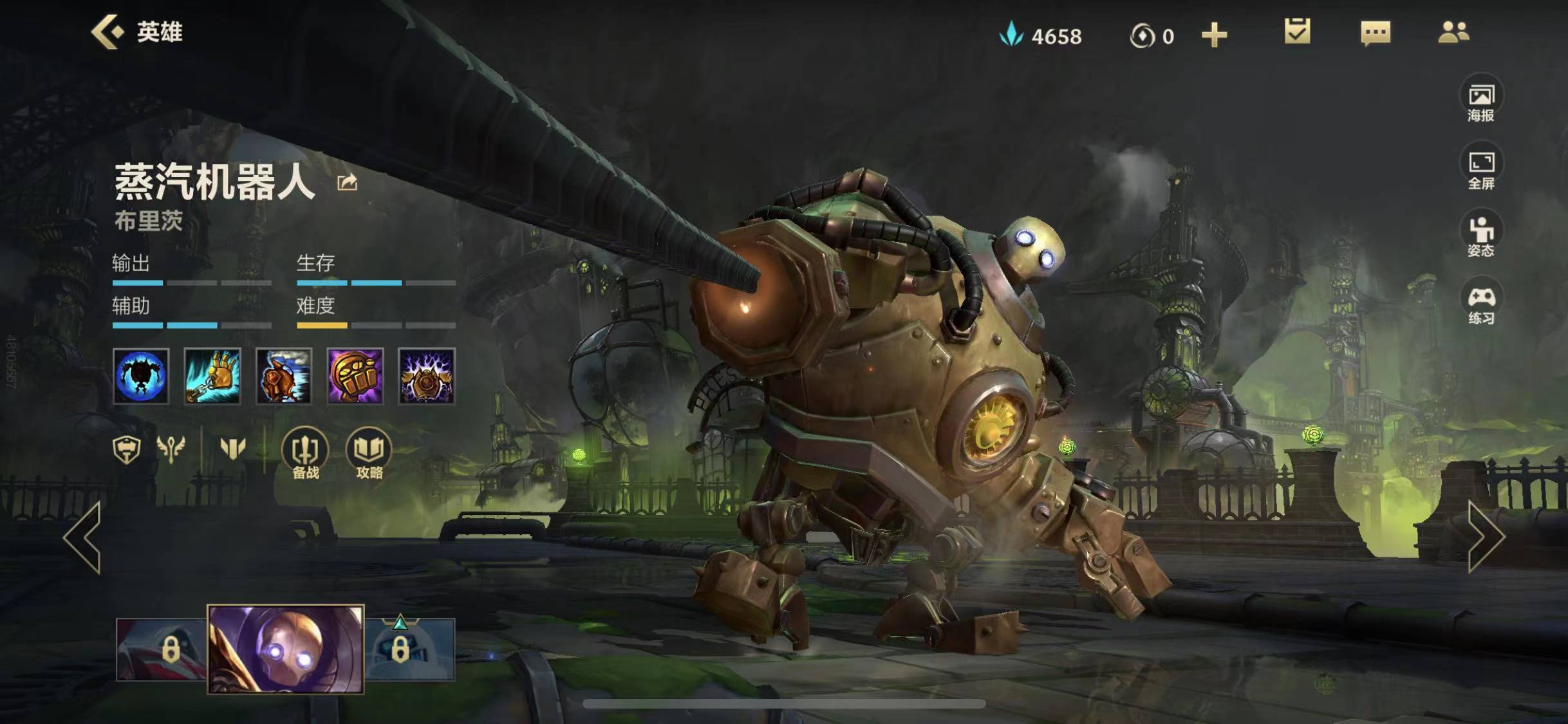Select Blitzcrank's passive ability icon
1568x724 pixels.
[x=141, y=376]
